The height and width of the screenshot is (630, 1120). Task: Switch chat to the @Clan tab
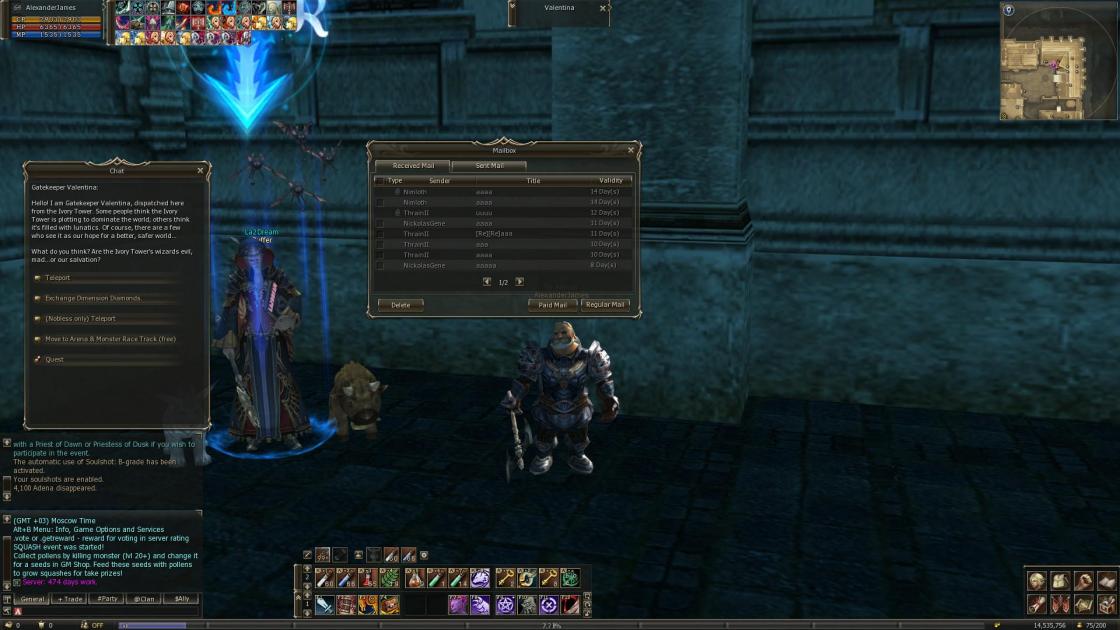(x=144, y=599)
